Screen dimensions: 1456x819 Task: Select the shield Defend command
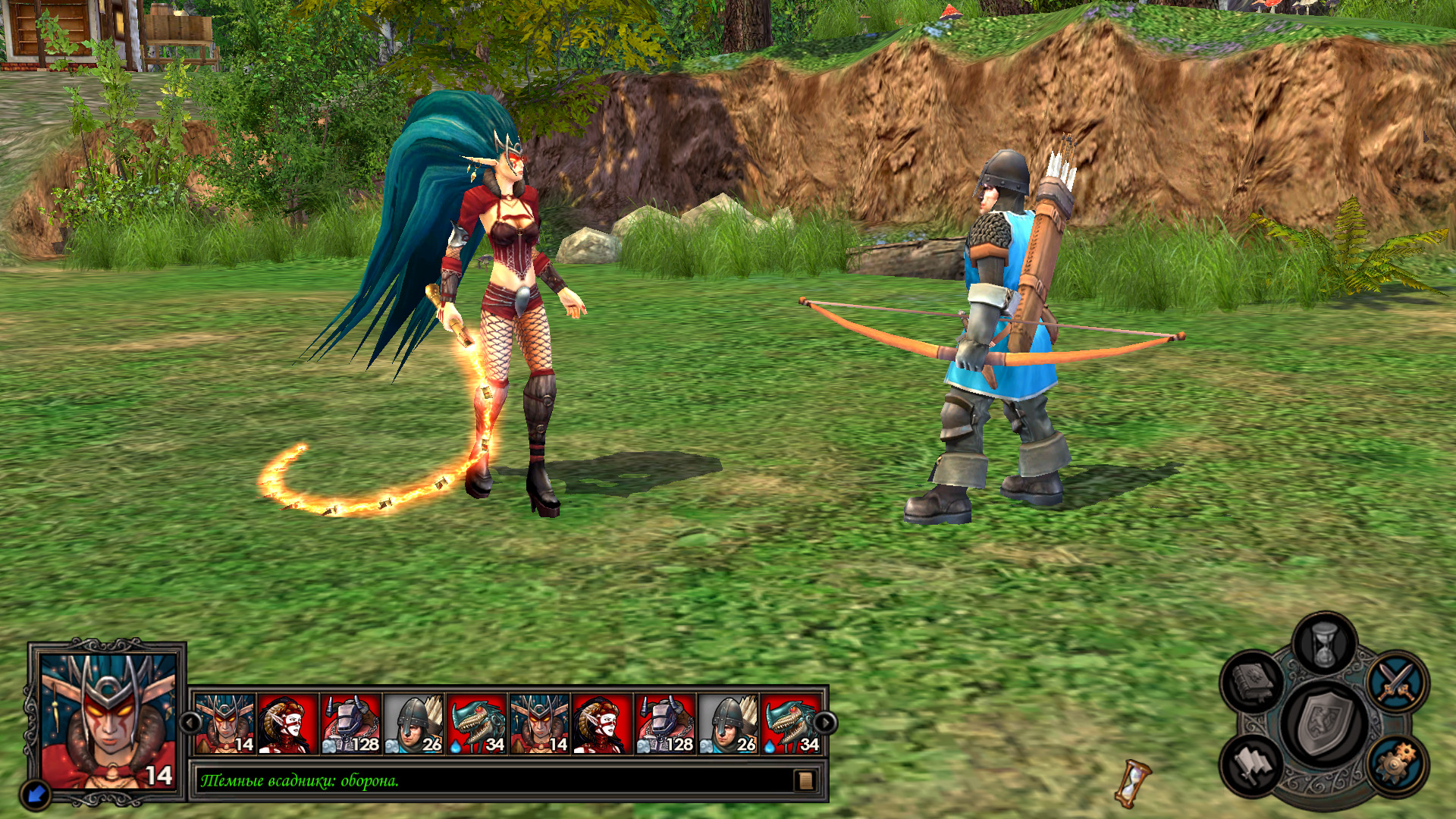tap(1324, 723)
